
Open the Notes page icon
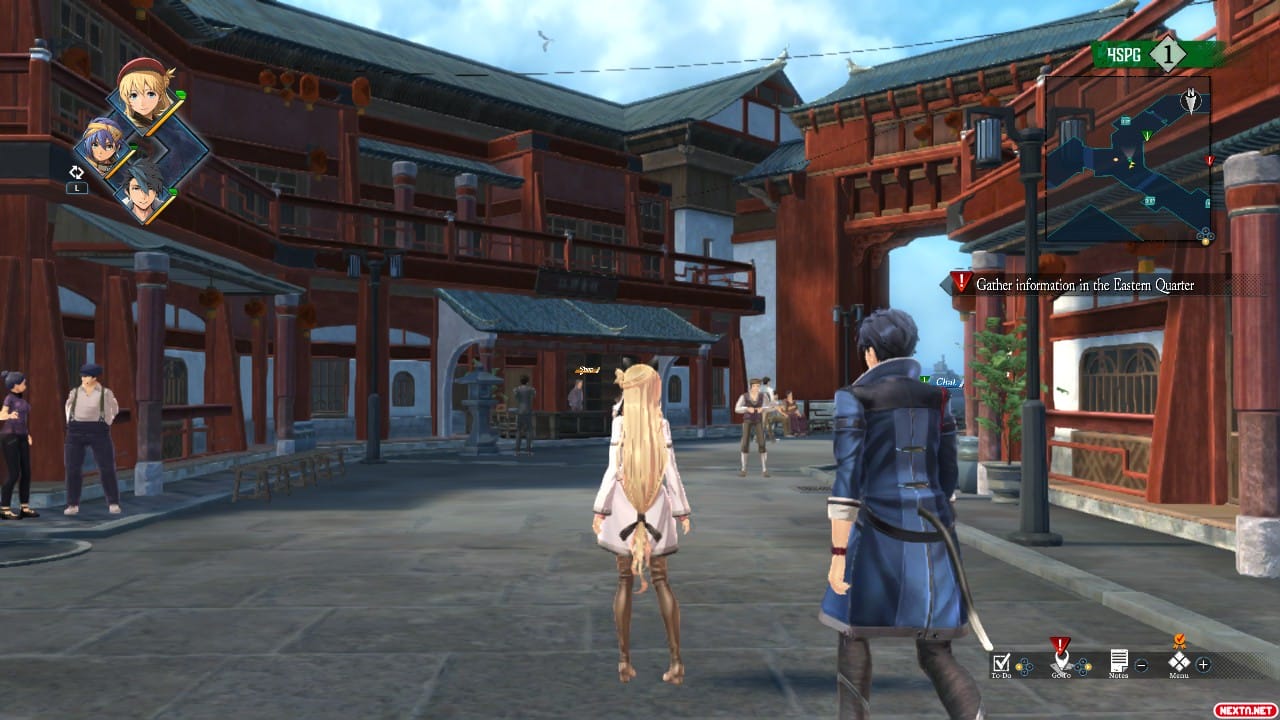(x=1119, y=662)
